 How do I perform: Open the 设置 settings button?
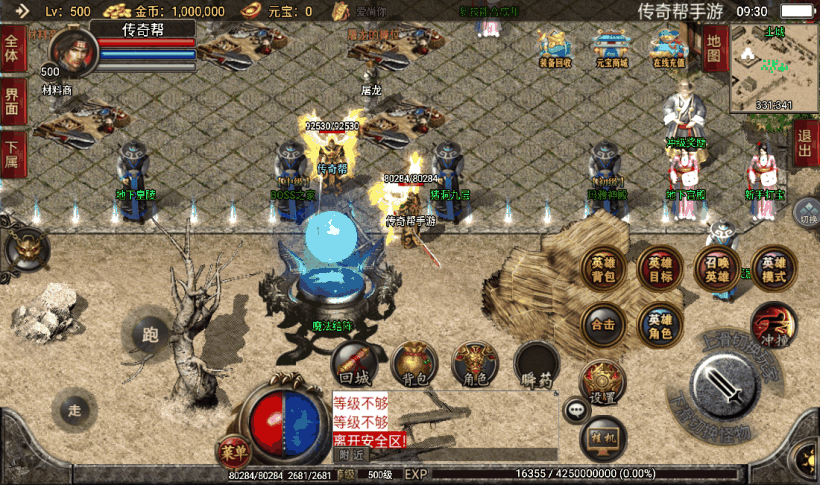602,381
